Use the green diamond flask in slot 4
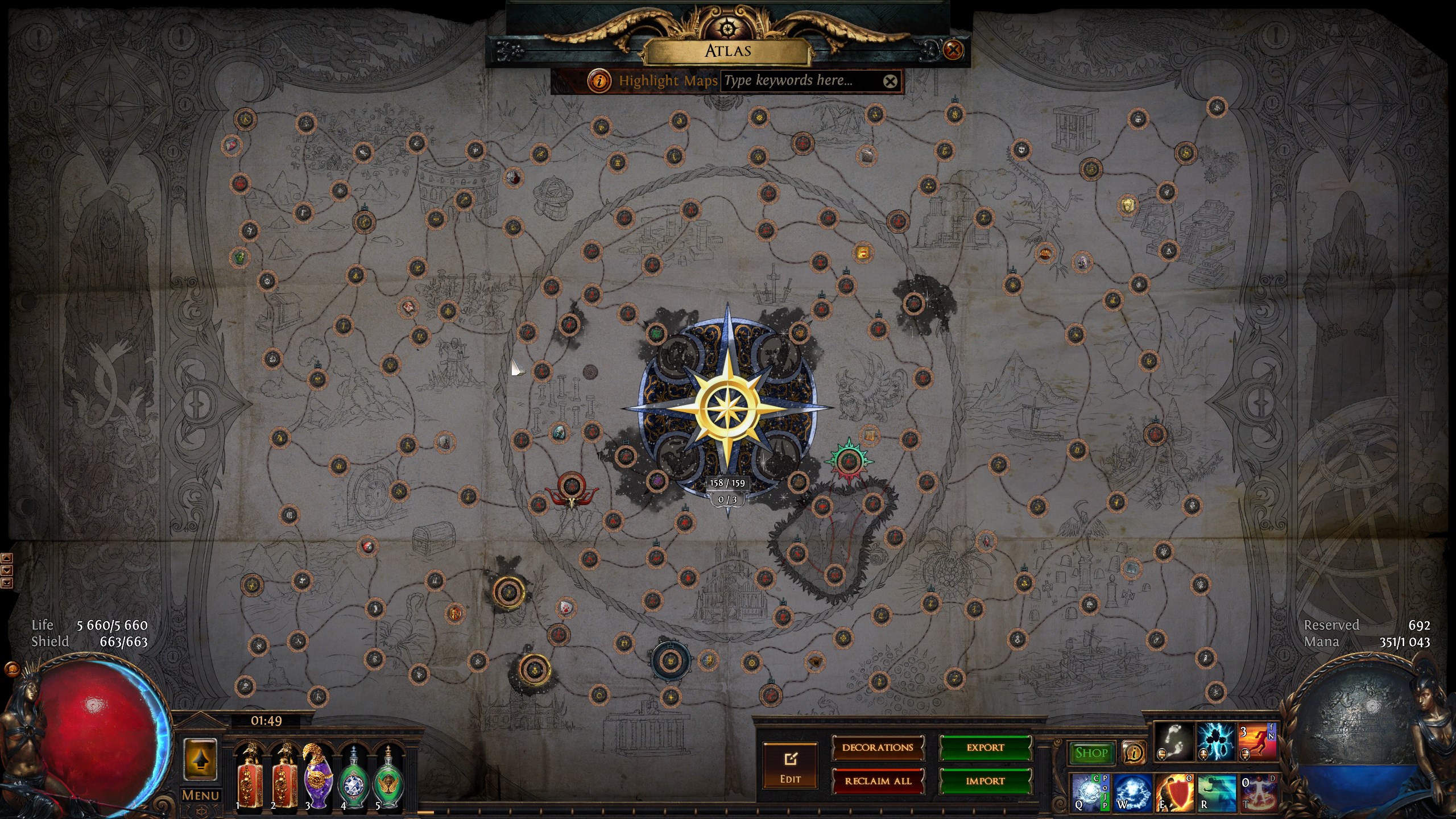1456x819 pixels. click(353, 777)
